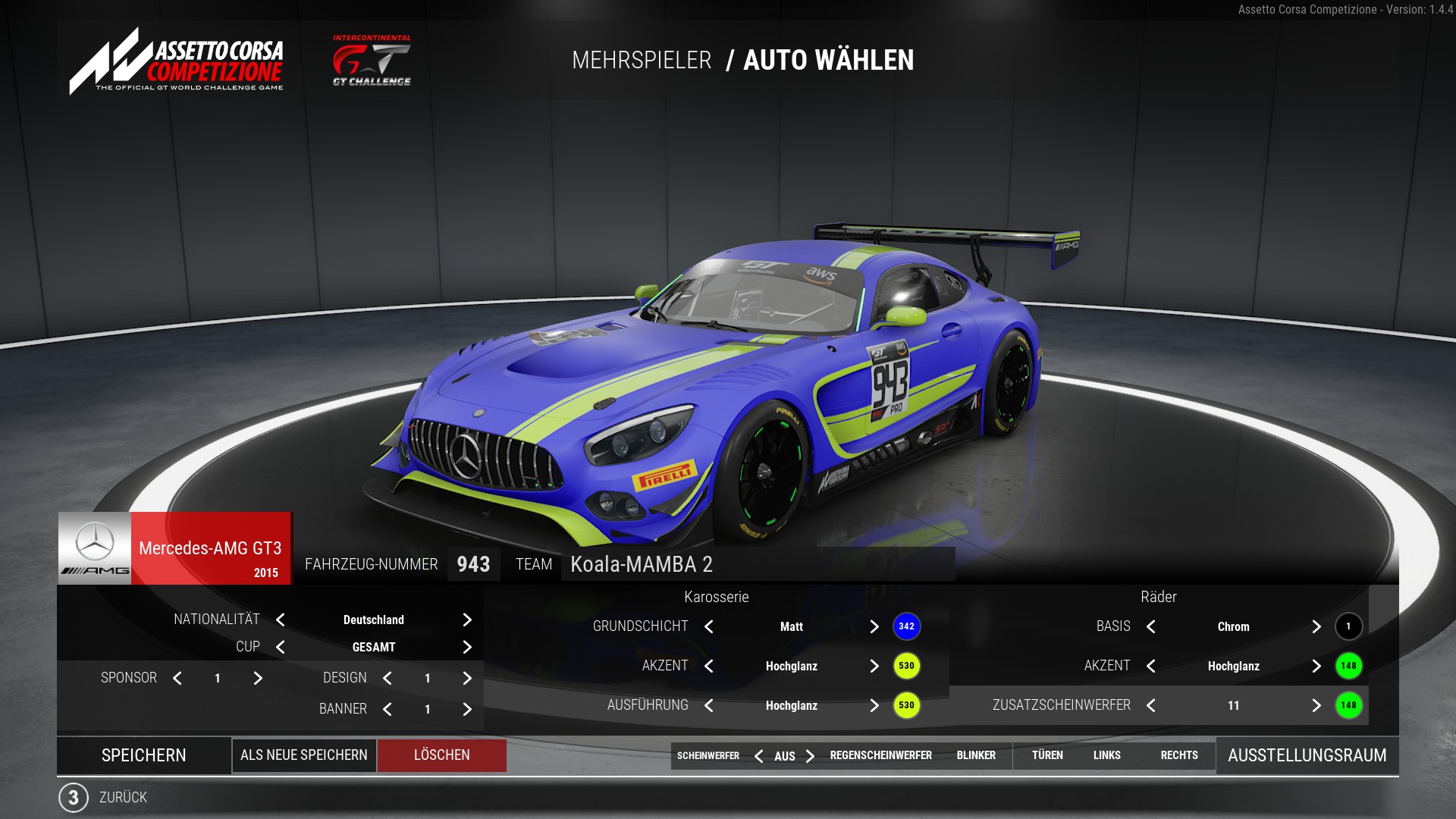The width and height of the screenshot is (1456, 819).
Task: Open the Ausstellungsraum showroom view
Action: (x=1307, y=755)
